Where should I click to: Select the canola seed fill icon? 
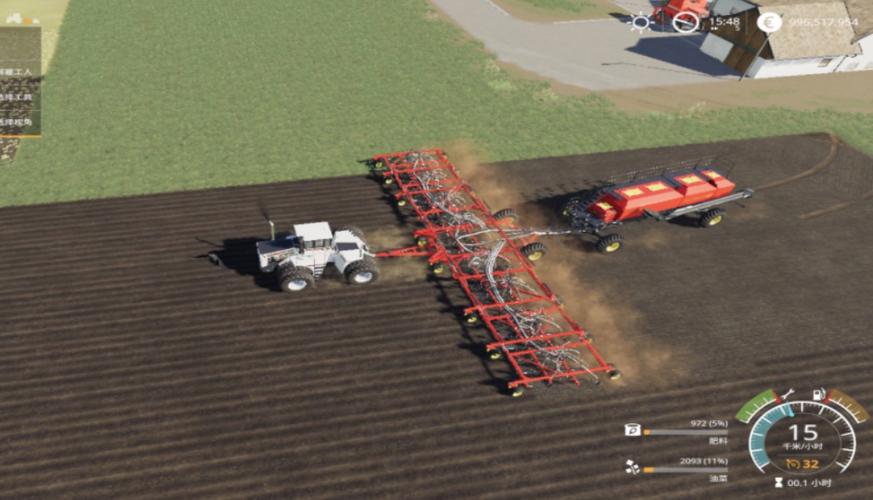click(632, 466)
